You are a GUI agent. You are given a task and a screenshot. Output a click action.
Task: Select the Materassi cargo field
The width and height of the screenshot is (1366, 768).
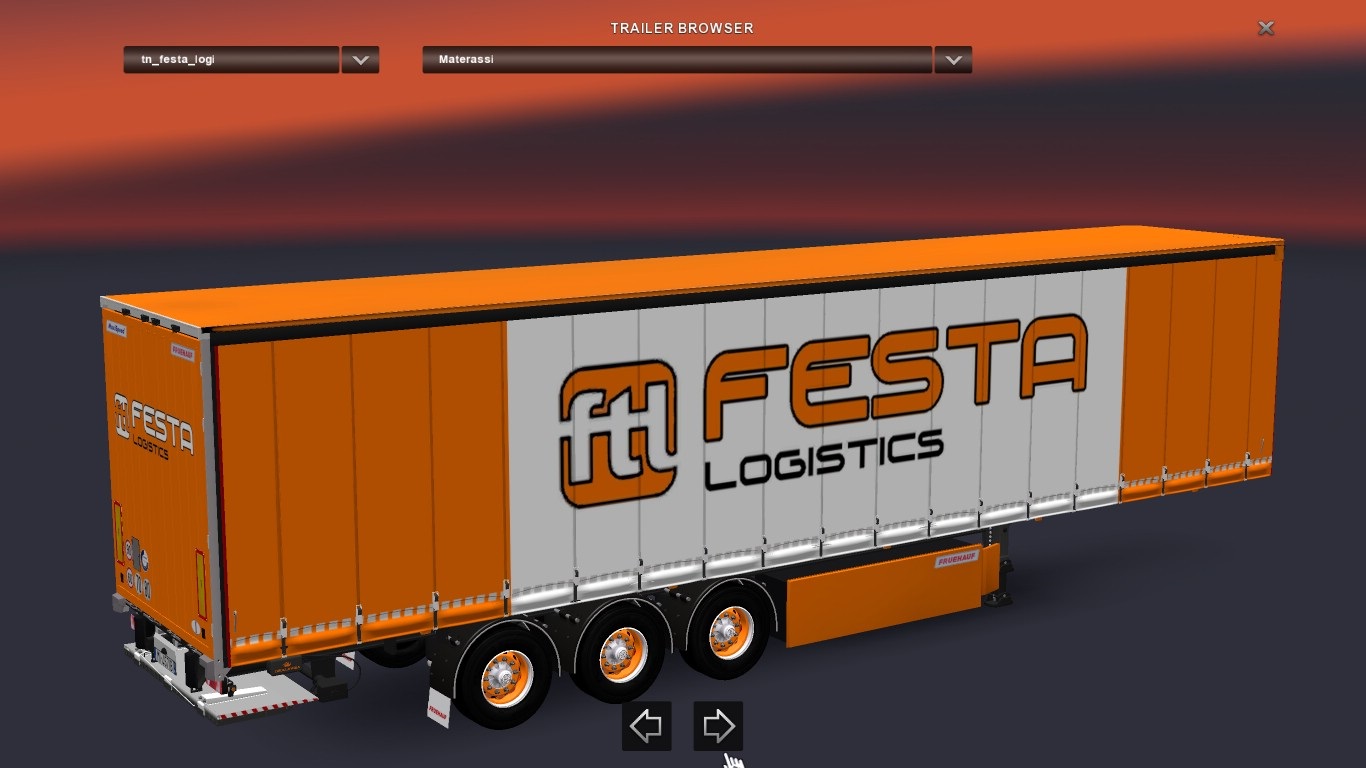coord(677,60)
